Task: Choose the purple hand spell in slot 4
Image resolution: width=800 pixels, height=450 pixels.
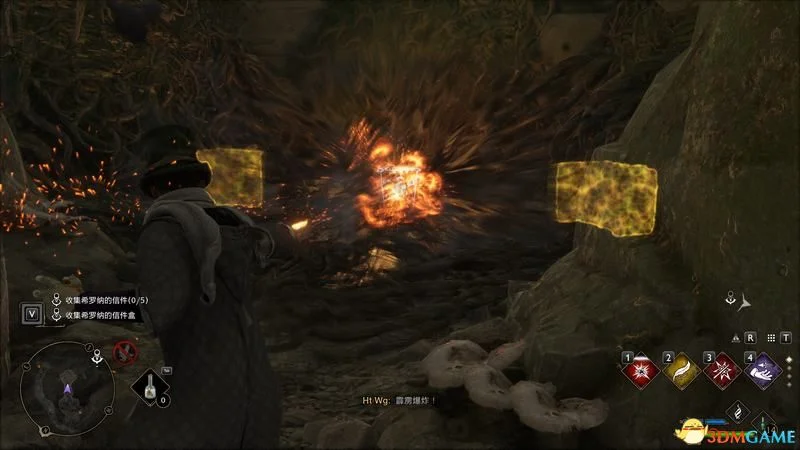Action: [x=764, y=370]
